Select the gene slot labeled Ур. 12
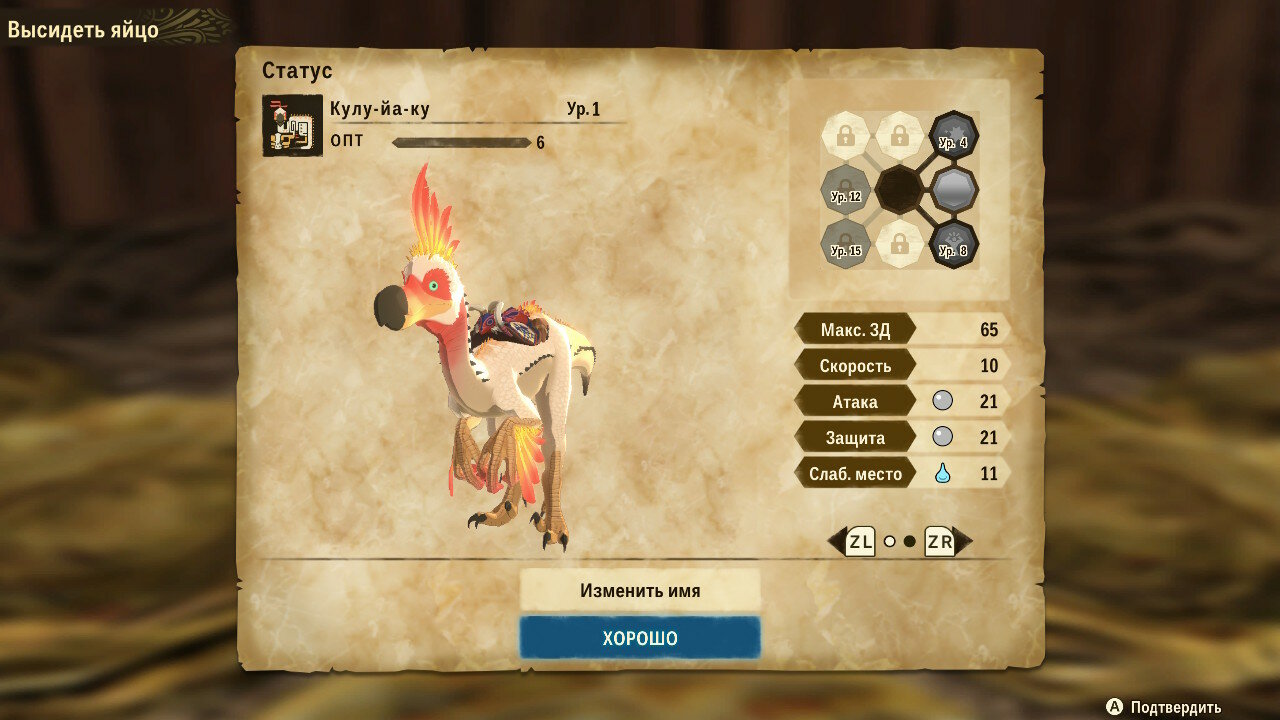 click(x=845, y=189)
